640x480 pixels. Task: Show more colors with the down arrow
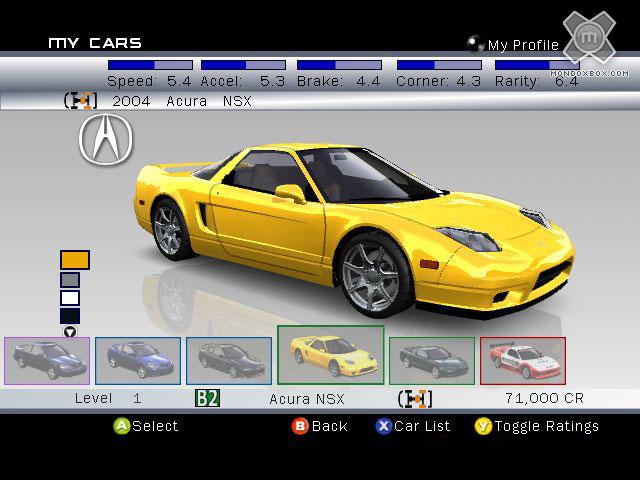point(70,332)
